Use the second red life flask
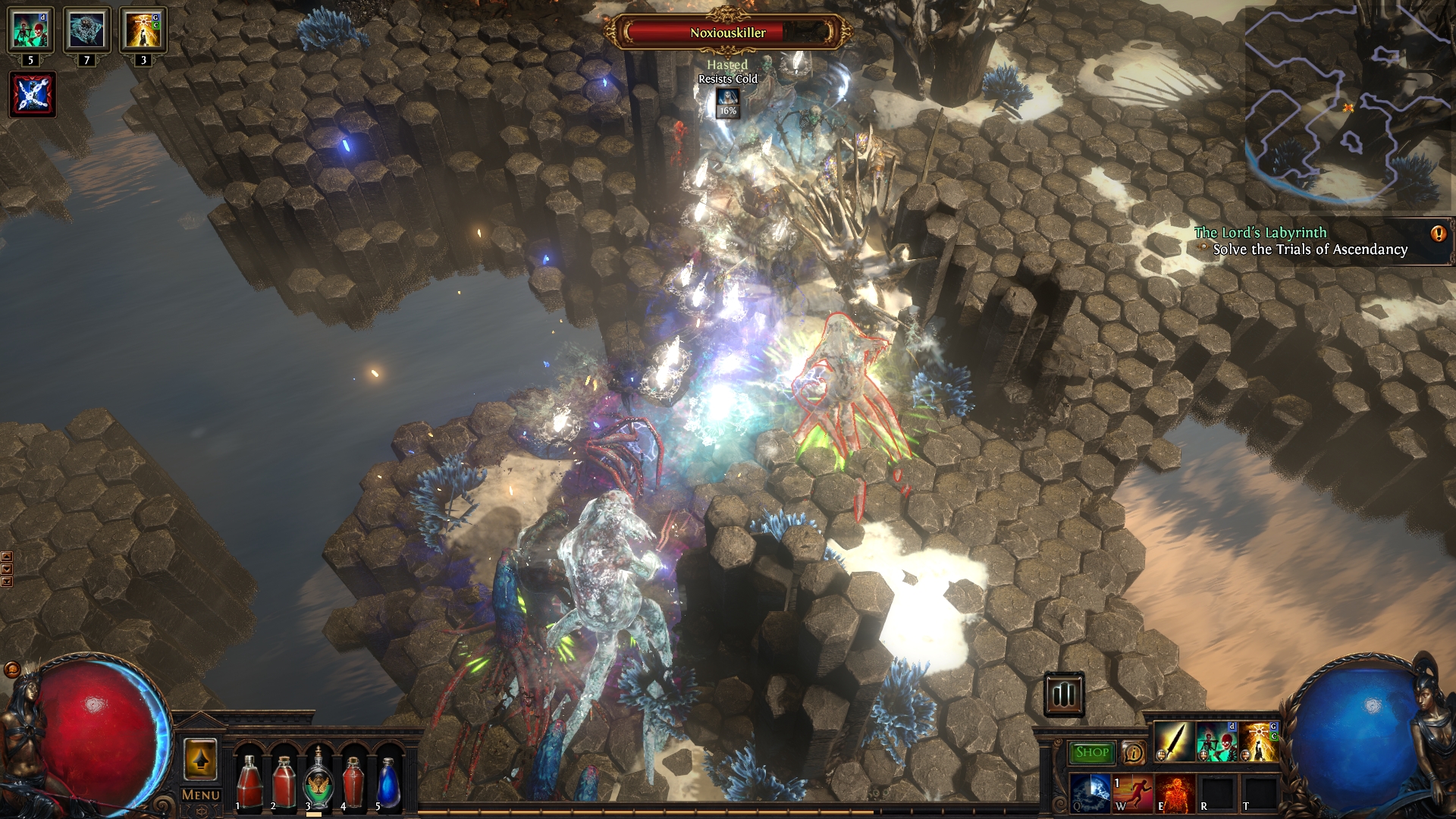The width and height of the screenshot is (1456, 819). (284, 781)
